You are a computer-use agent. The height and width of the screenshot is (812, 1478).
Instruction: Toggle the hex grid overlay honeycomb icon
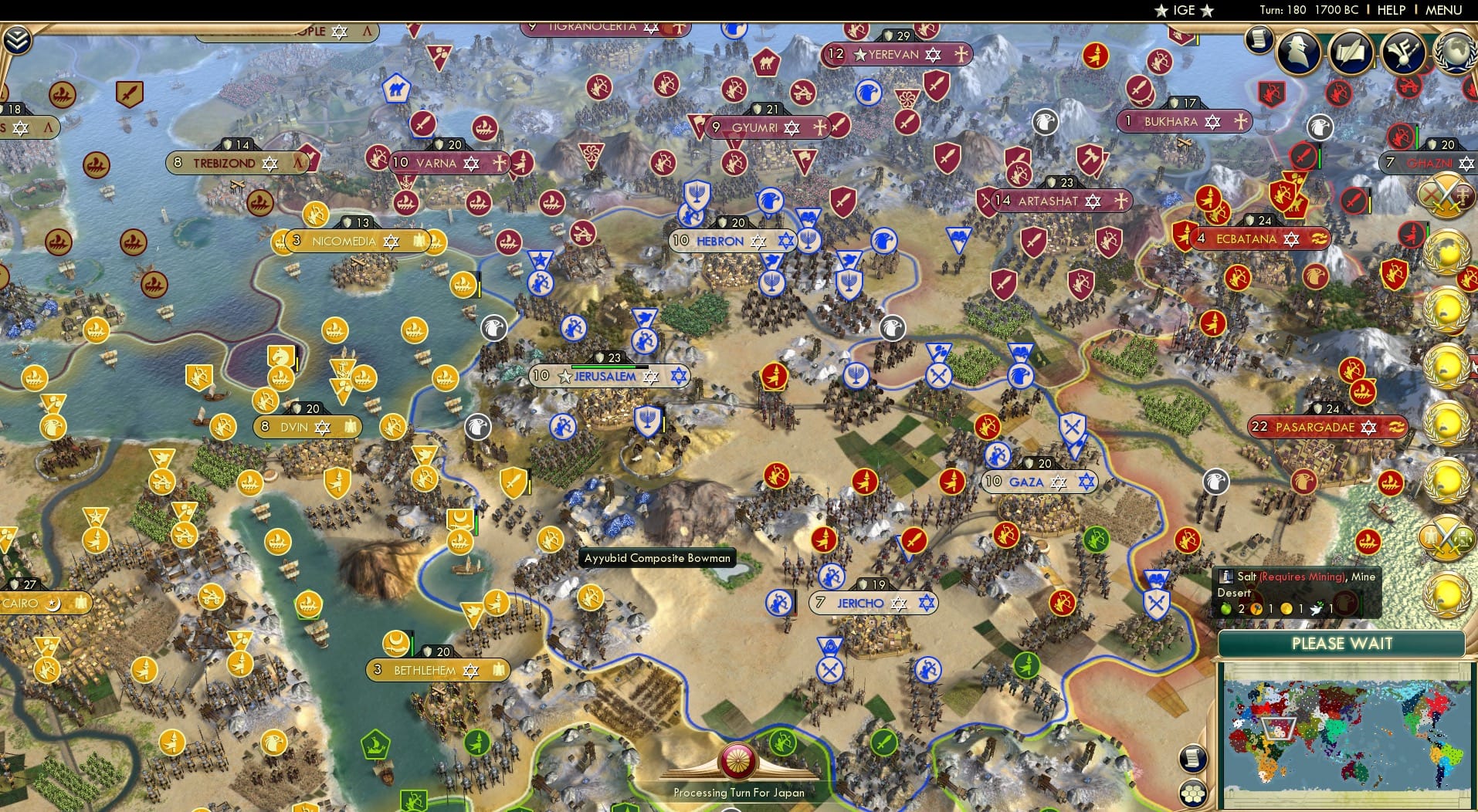pos(1194,791)
